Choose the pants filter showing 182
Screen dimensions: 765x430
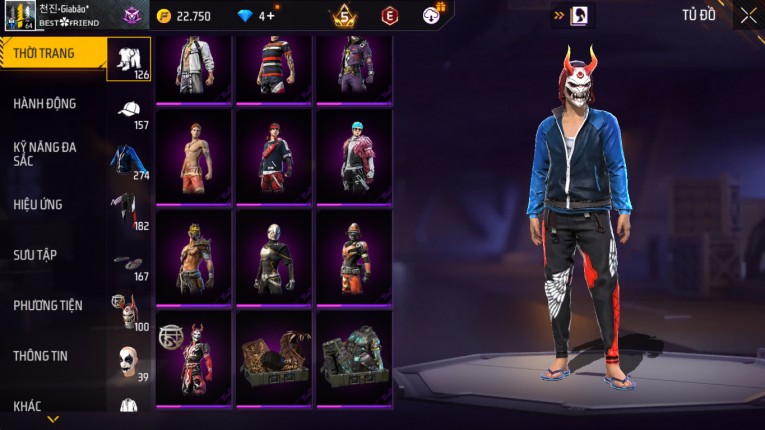[129, 212]
